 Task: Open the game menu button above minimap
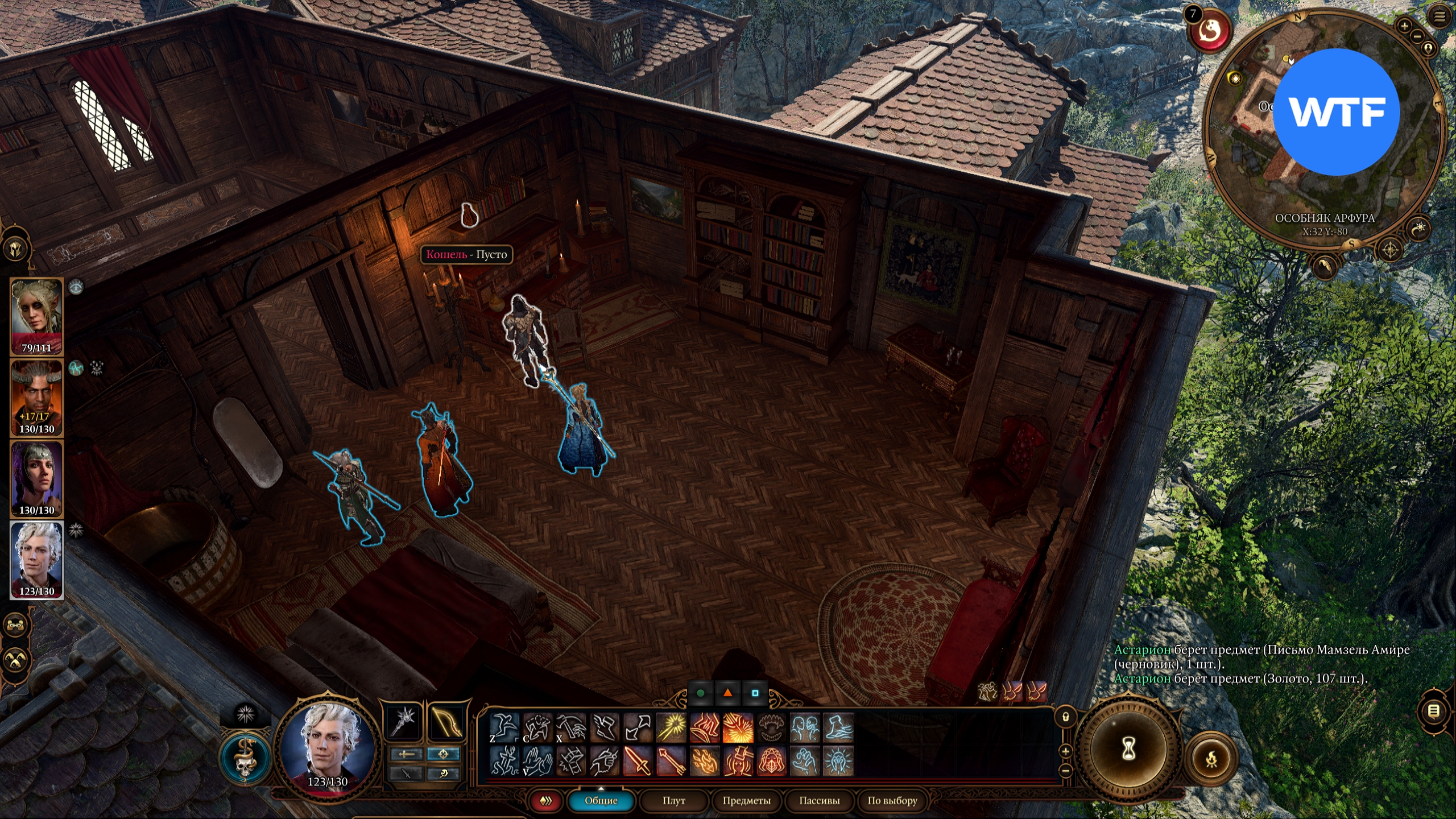(1439, 17)
